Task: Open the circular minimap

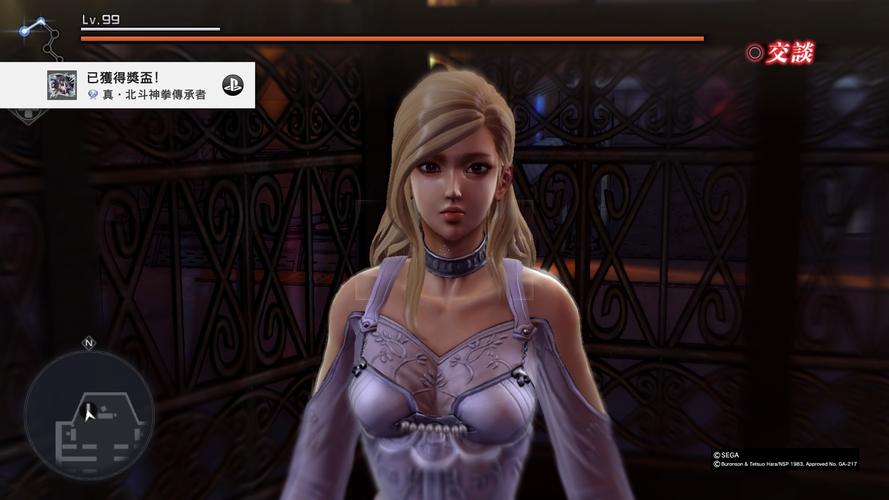Action: point(89,413)
